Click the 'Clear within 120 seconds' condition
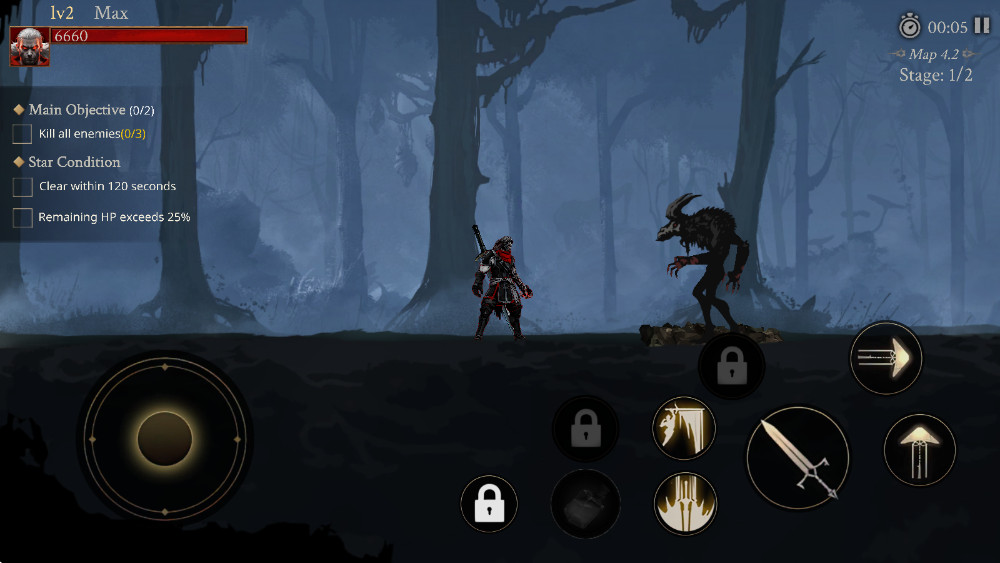Screen dimensions: 1000x563 pyautogui.click(x=107, y=186)
